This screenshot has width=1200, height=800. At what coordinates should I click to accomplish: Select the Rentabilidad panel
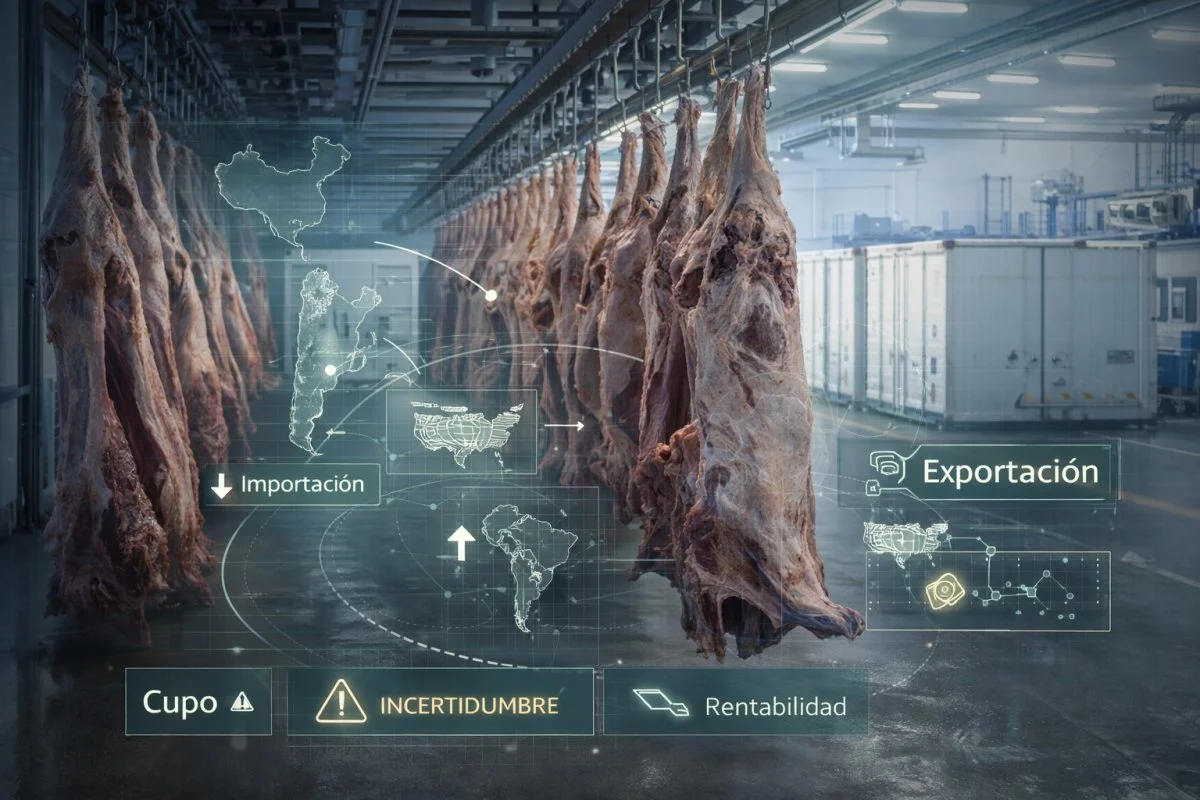click(735, 702)
